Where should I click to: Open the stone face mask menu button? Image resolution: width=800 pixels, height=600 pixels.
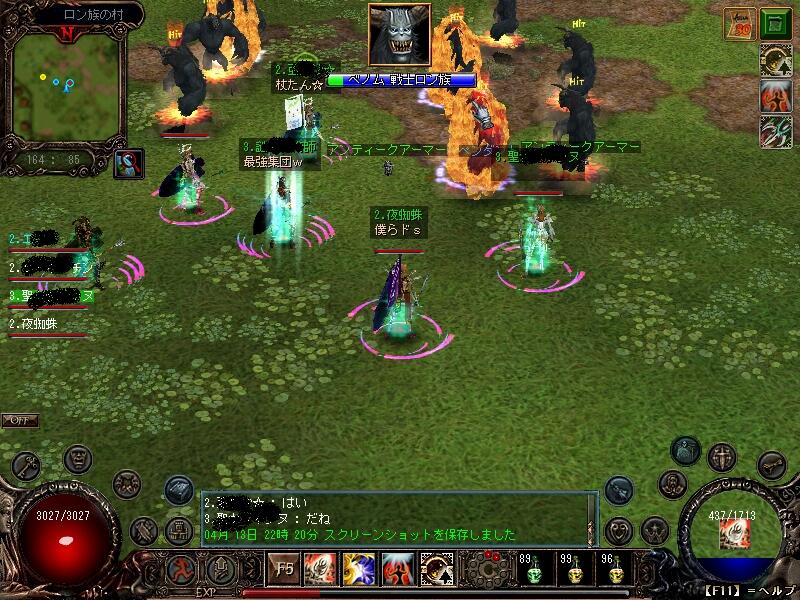click(78, 459)
